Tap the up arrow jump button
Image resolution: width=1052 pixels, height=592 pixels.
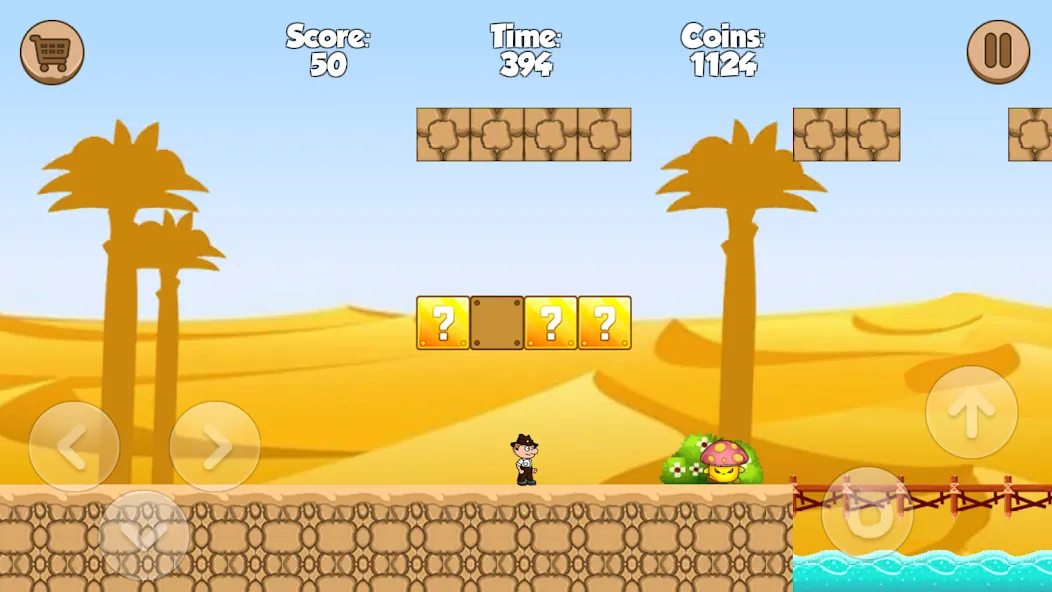pos(971,412)
